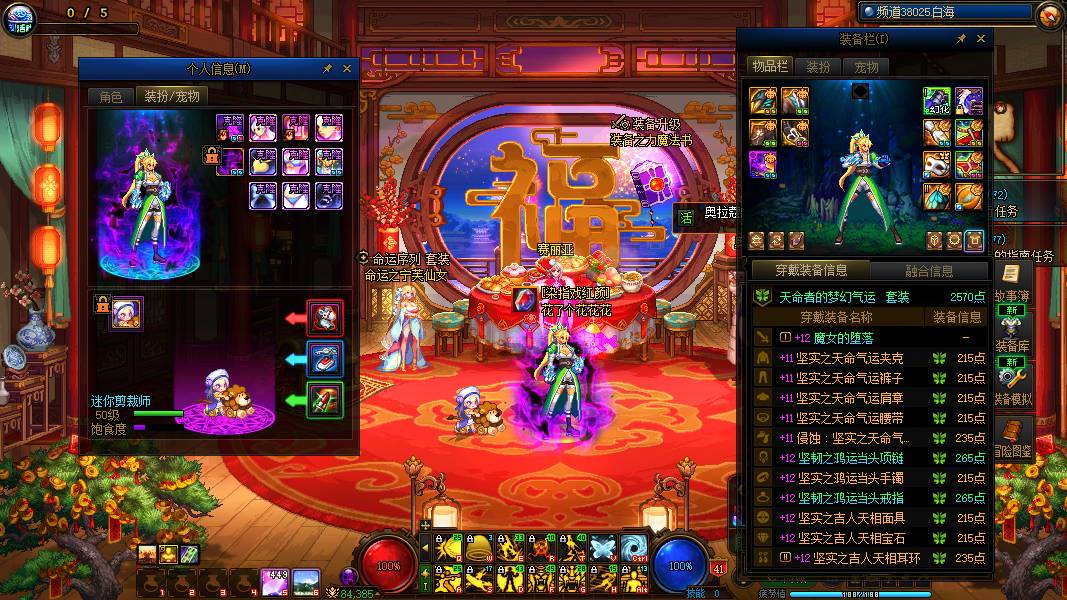Close the equipment (装备栏) panel

tap(981, 39)
